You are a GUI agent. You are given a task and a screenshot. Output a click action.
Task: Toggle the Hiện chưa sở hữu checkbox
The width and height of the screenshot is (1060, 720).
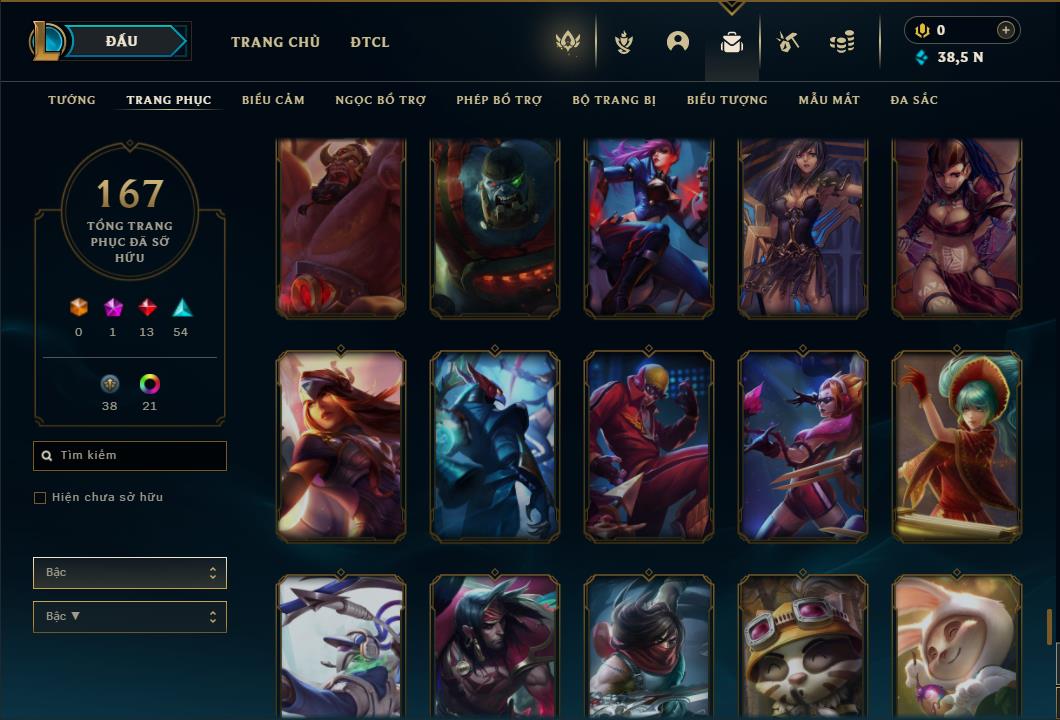pyautogui.click(x=40, y=498)
